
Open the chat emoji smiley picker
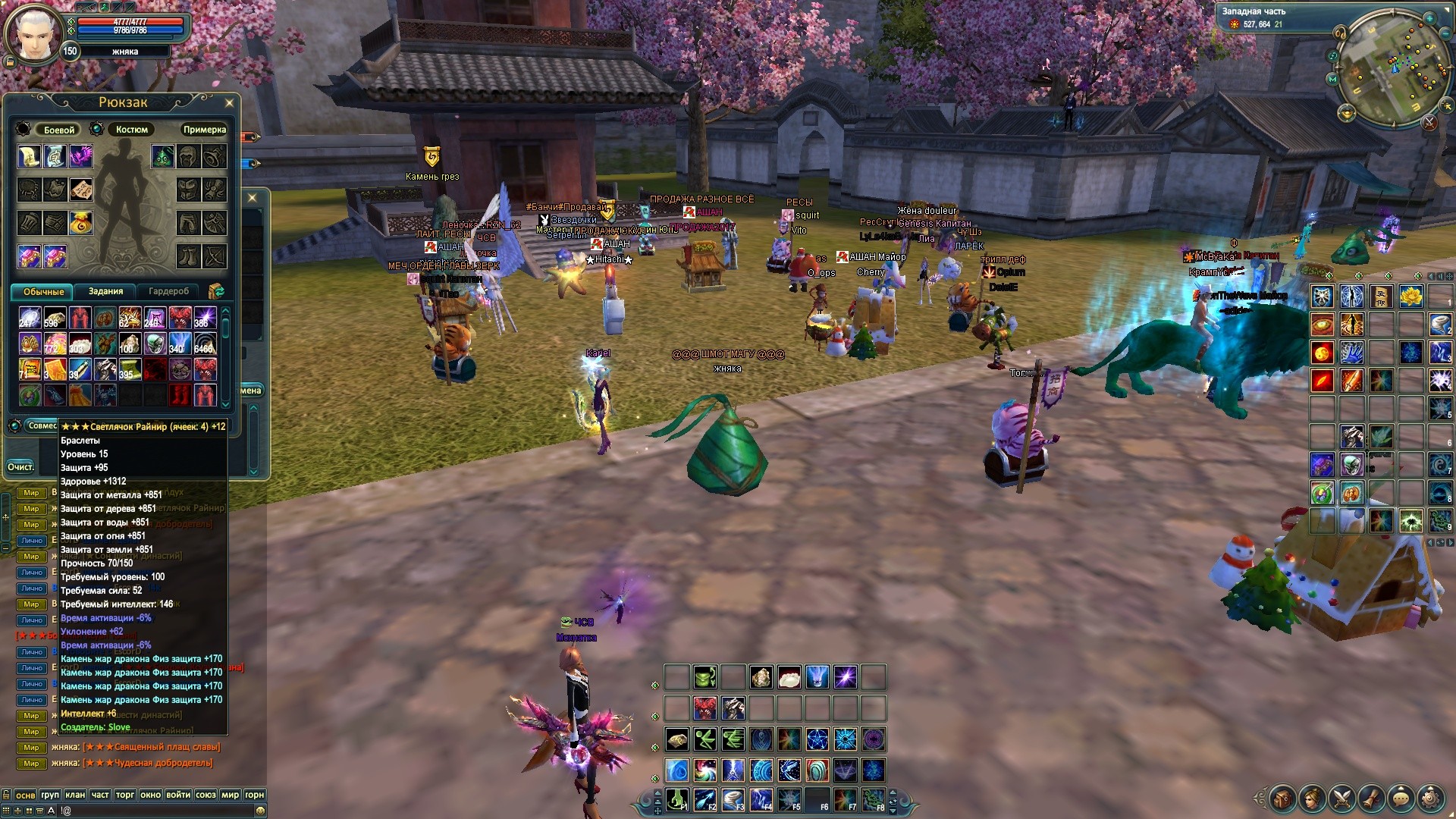click(x=260, y=811)
